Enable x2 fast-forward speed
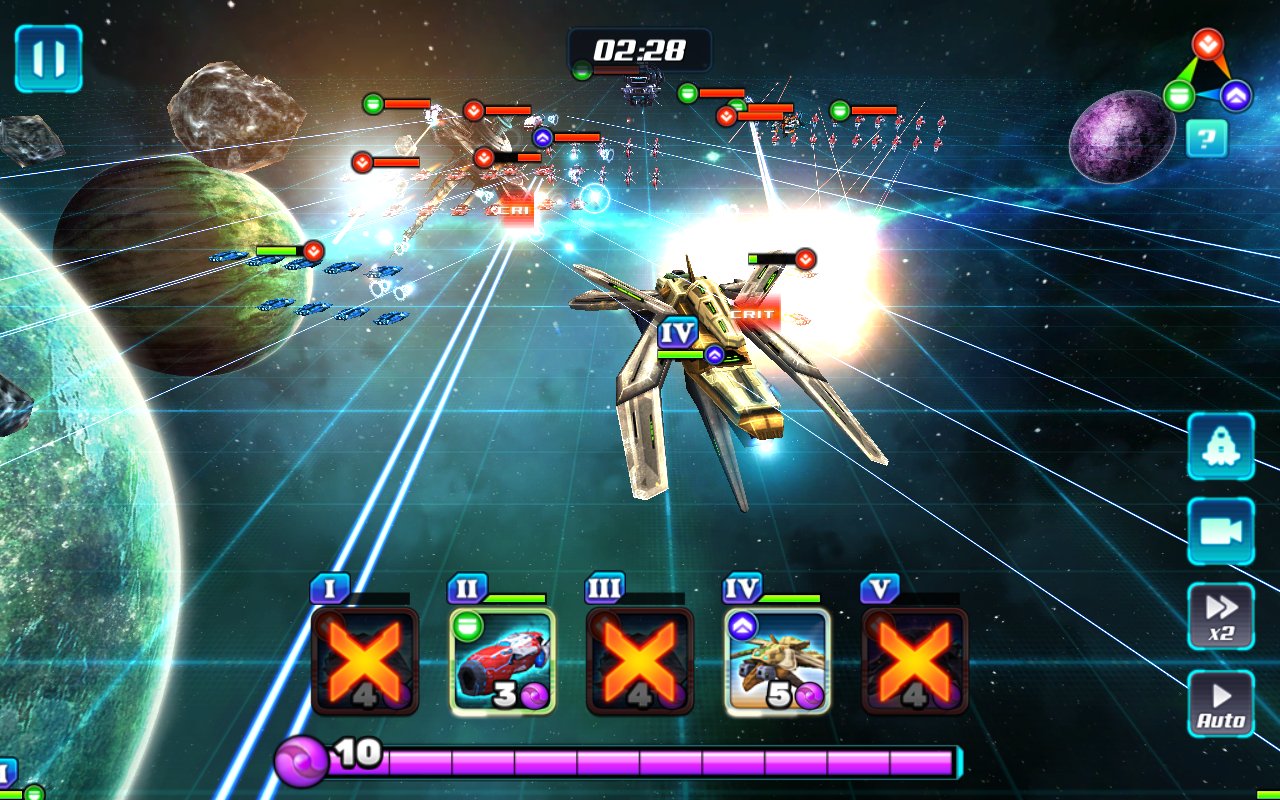Image resolution: width=1280 pixels, height=800 pixels. pyautogui.click(x=1220, y=616)
